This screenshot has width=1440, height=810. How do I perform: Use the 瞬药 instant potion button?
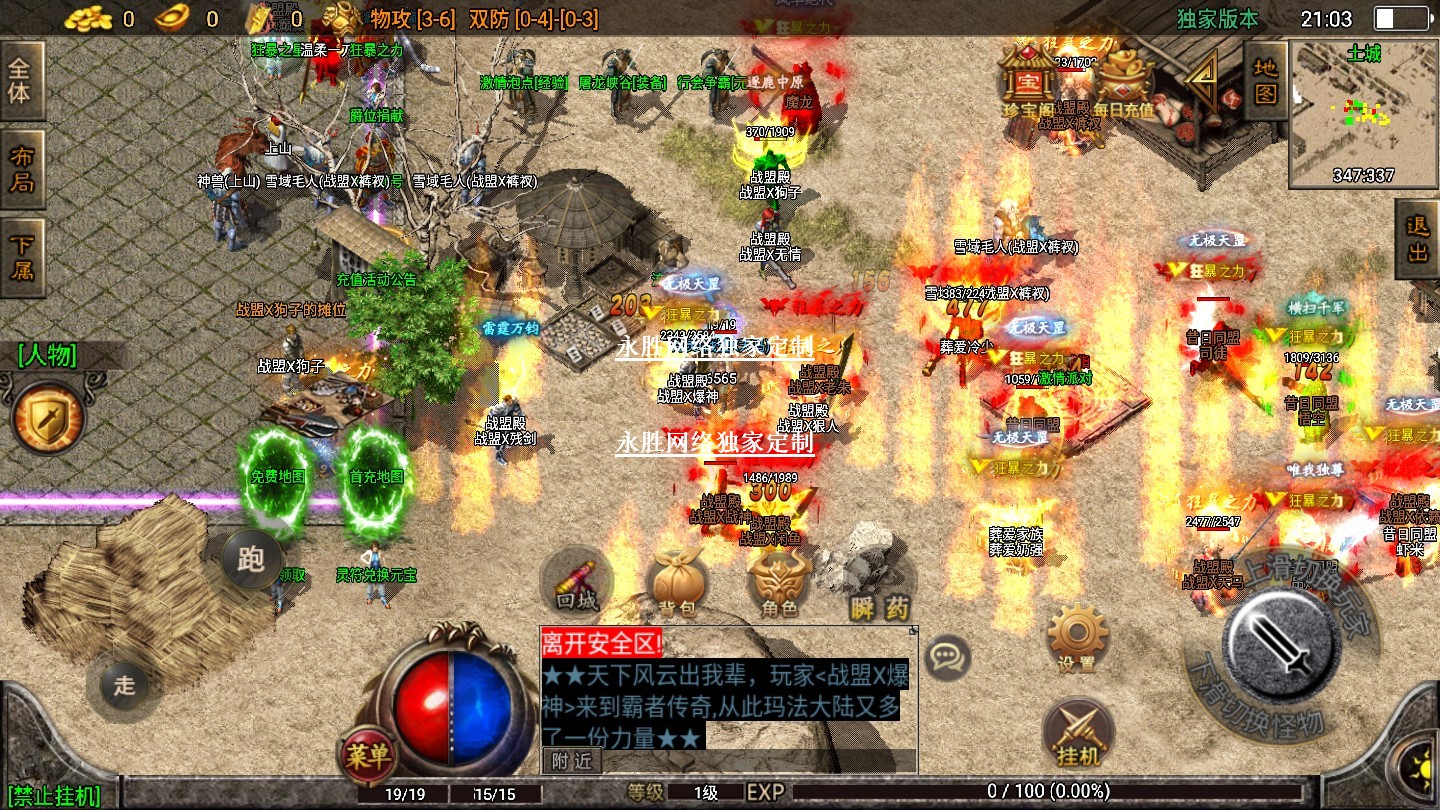point(880,590)
